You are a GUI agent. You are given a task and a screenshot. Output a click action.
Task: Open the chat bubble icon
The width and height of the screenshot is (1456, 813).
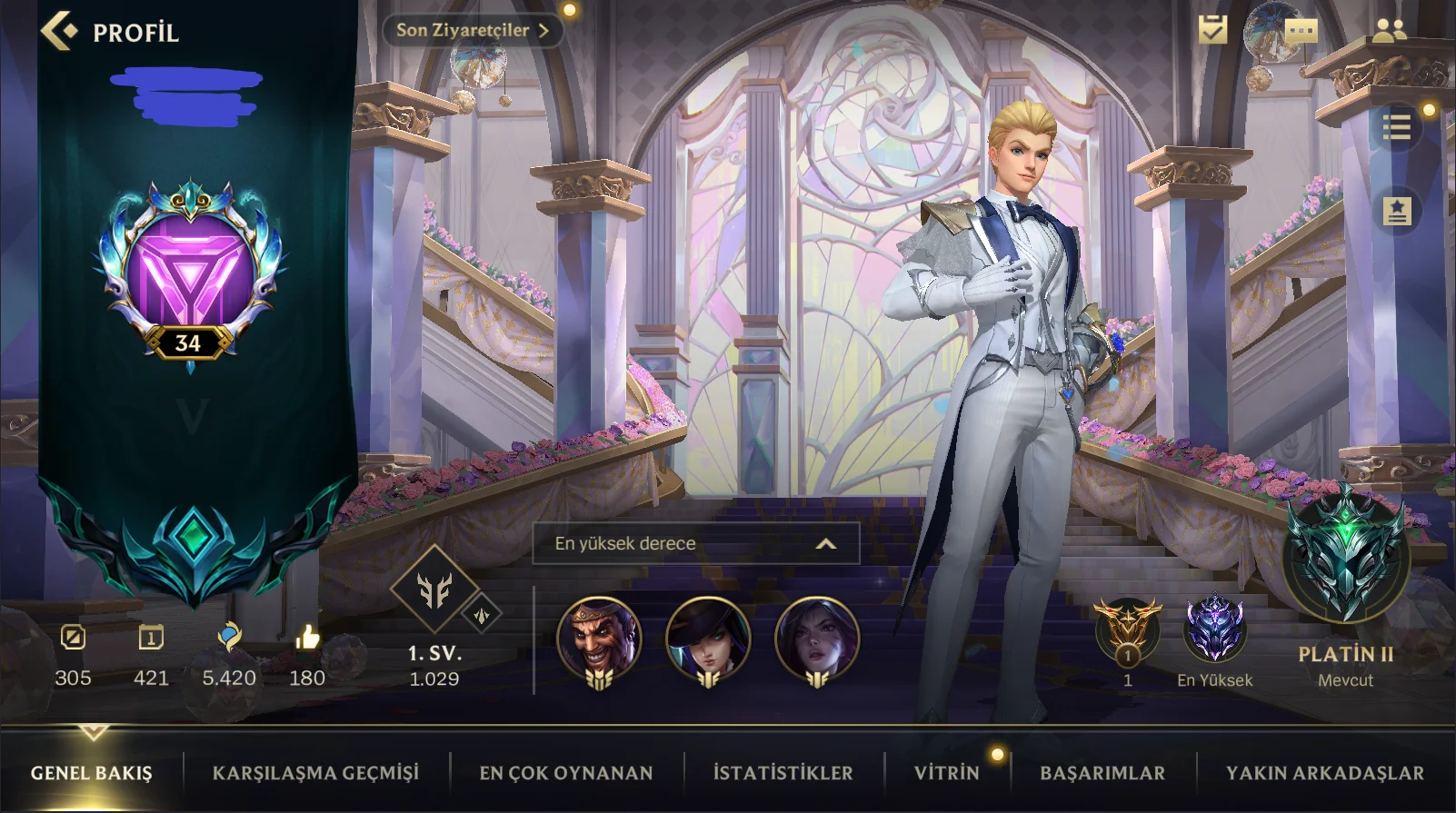click(x=1301, y=32)
